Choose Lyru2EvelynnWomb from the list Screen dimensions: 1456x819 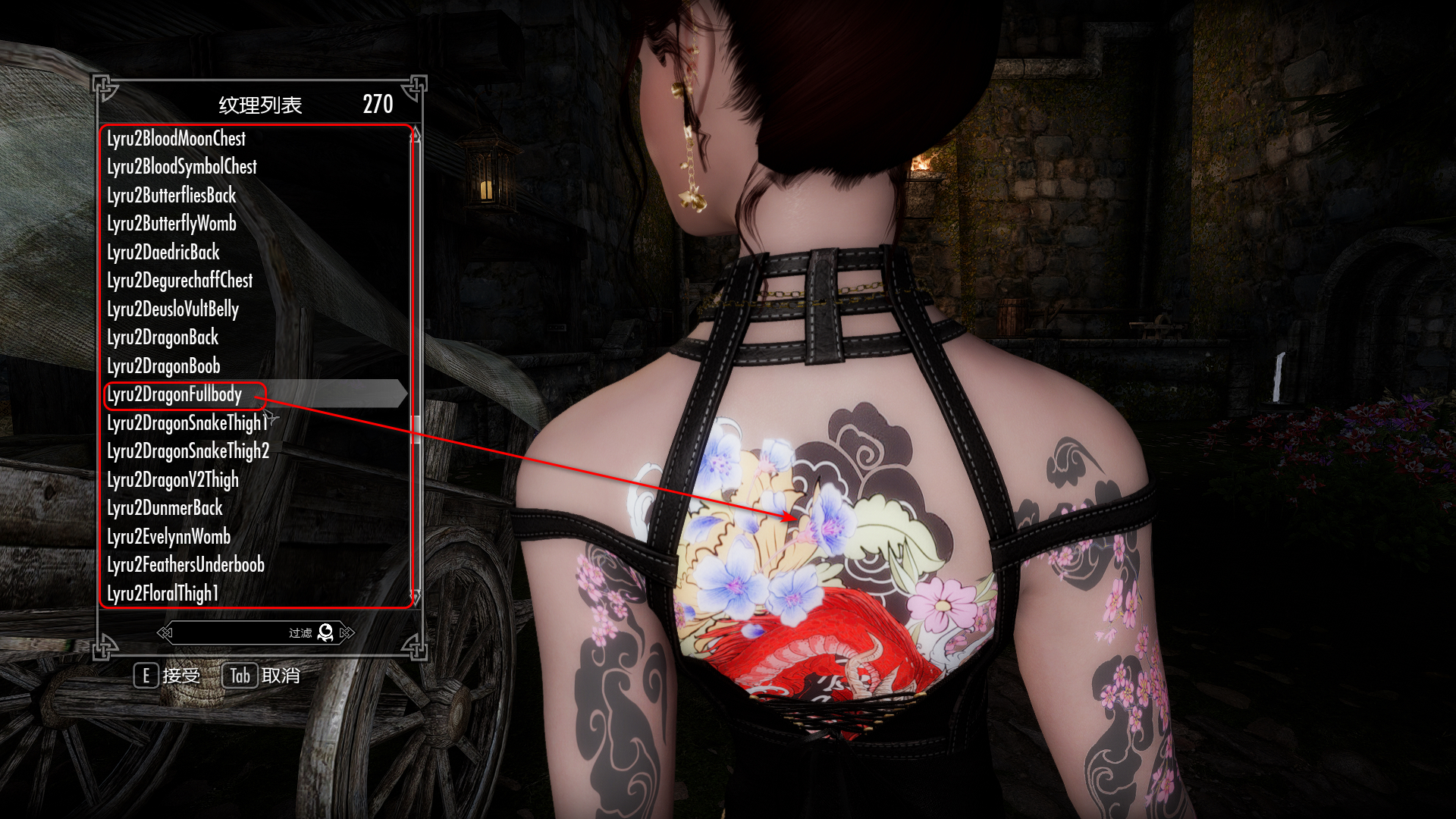[x=168, y=537]
